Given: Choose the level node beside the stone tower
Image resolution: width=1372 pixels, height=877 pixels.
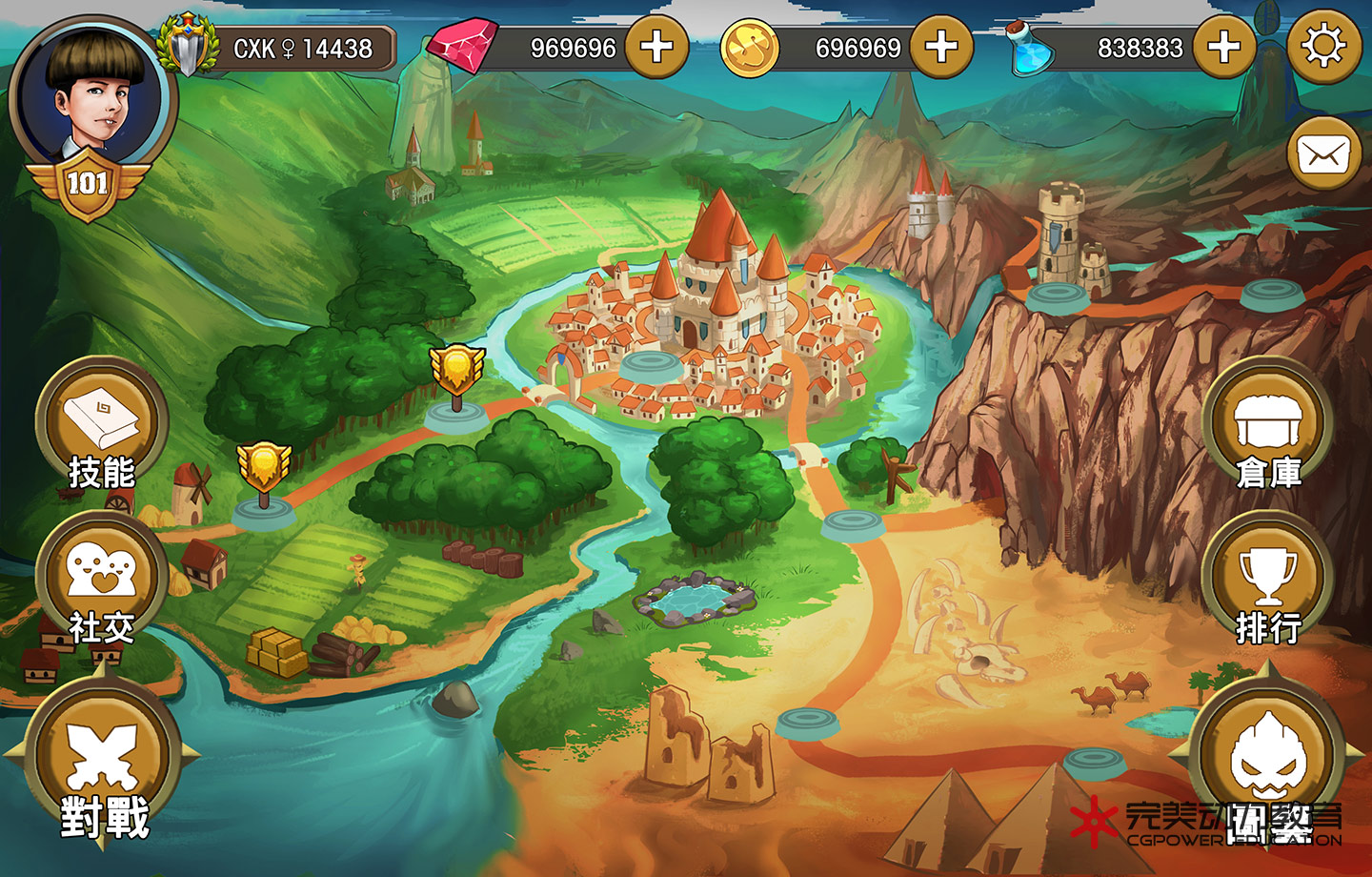Looking at the screenshot, I should (x=1058, y=294).
